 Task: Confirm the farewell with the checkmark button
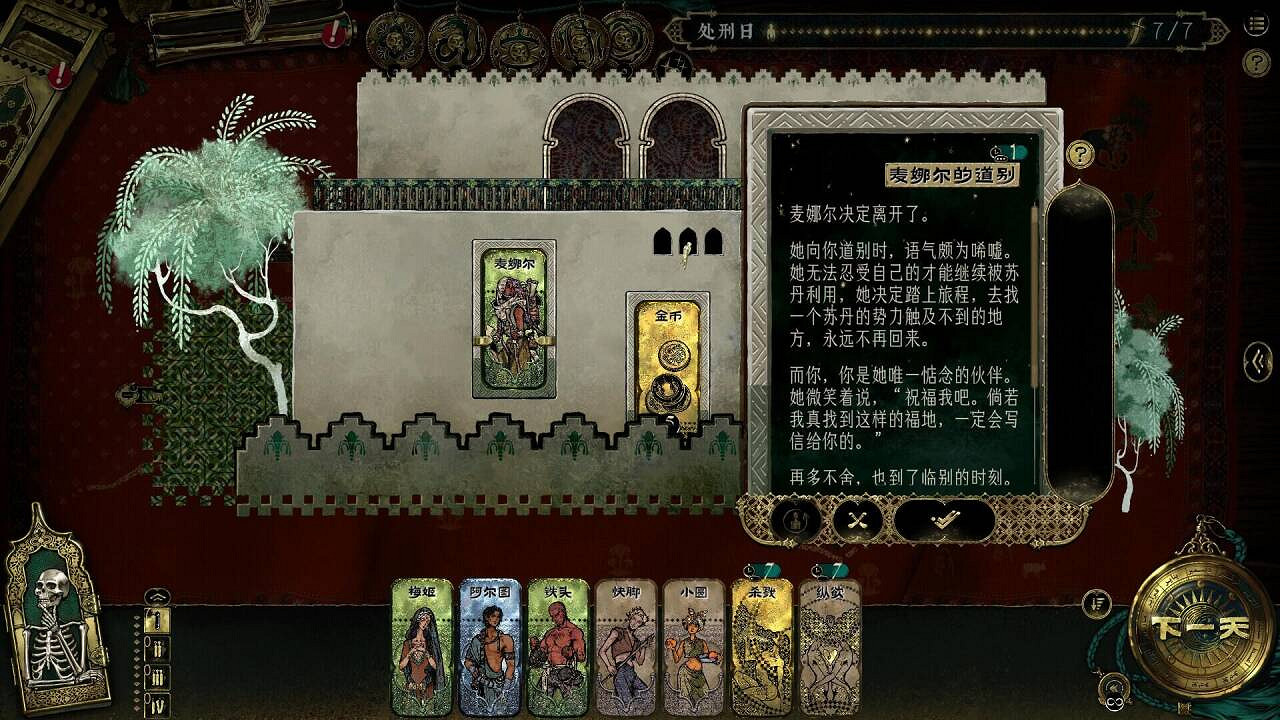942,520
